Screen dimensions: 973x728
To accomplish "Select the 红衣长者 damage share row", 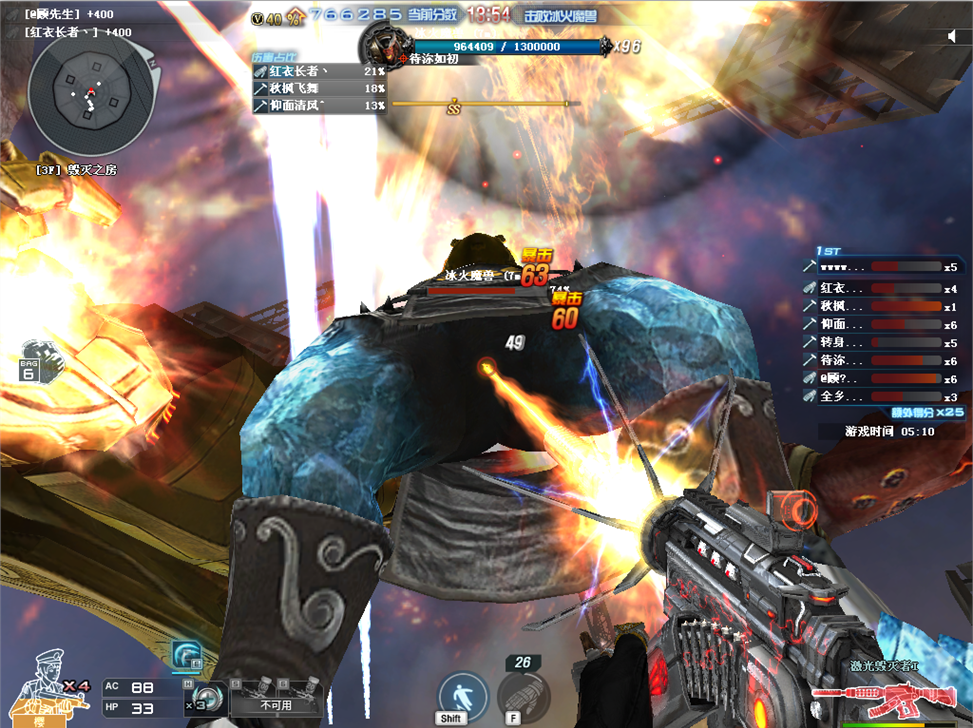I will point(319,72).
